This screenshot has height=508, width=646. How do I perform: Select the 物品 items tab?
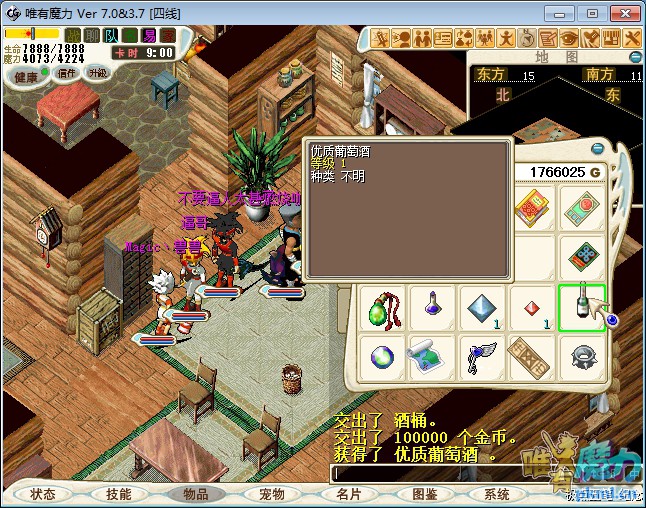click(x=195, y=494)
